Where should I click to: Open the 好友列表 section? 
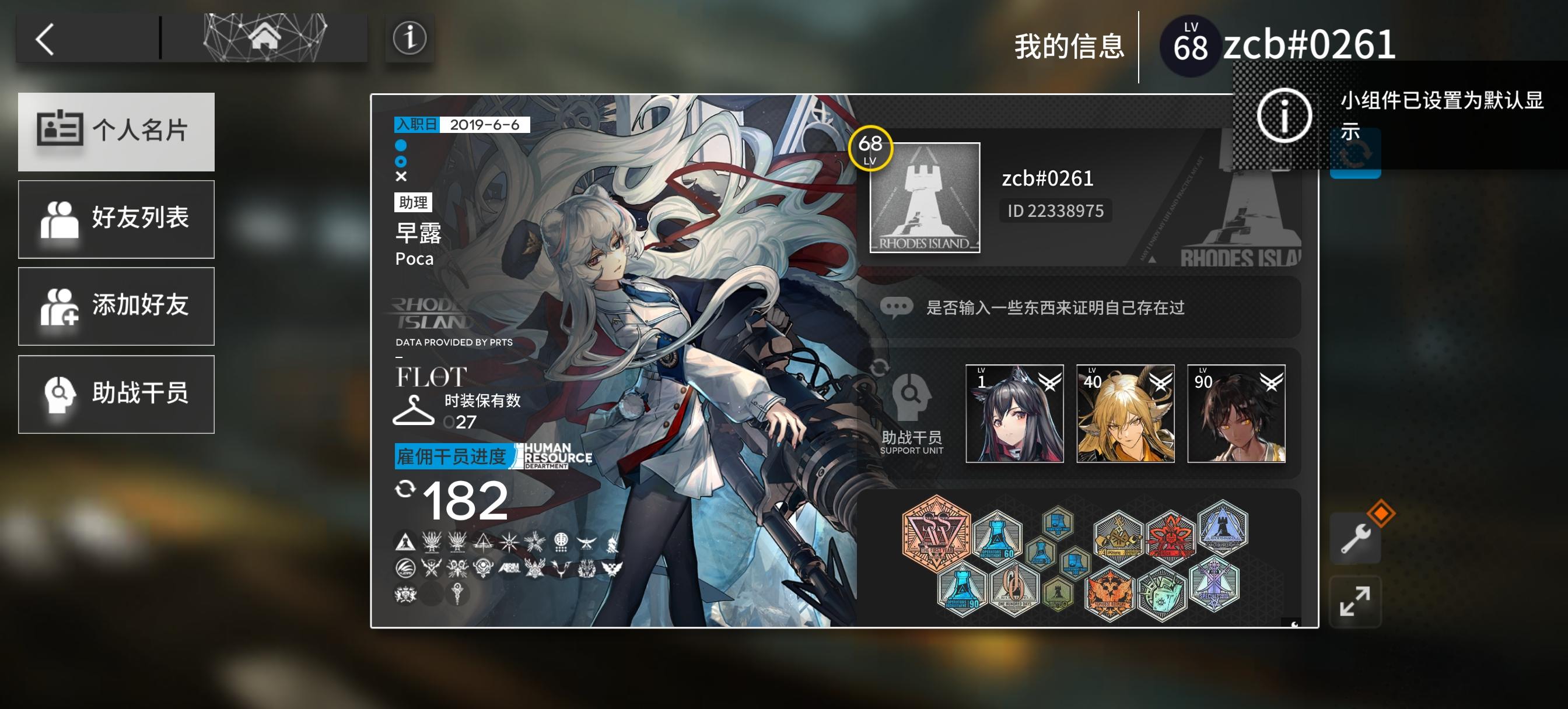[x=117, y=218]
